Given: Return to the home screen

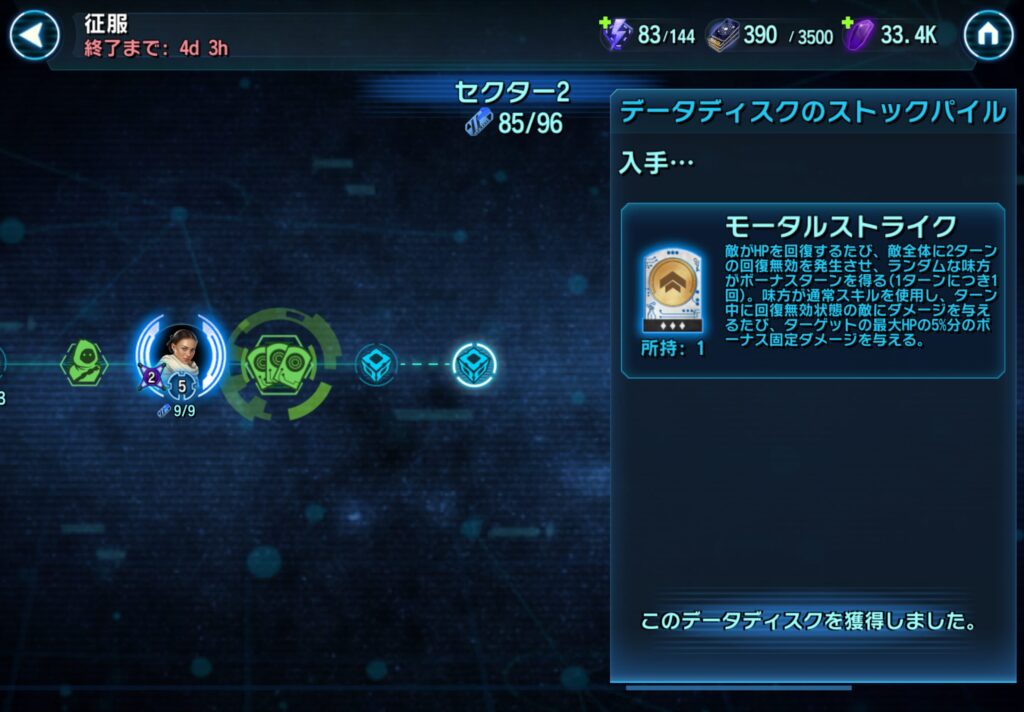Looking at the screenshot, I should pyautogui.click(x=988, y=36).
